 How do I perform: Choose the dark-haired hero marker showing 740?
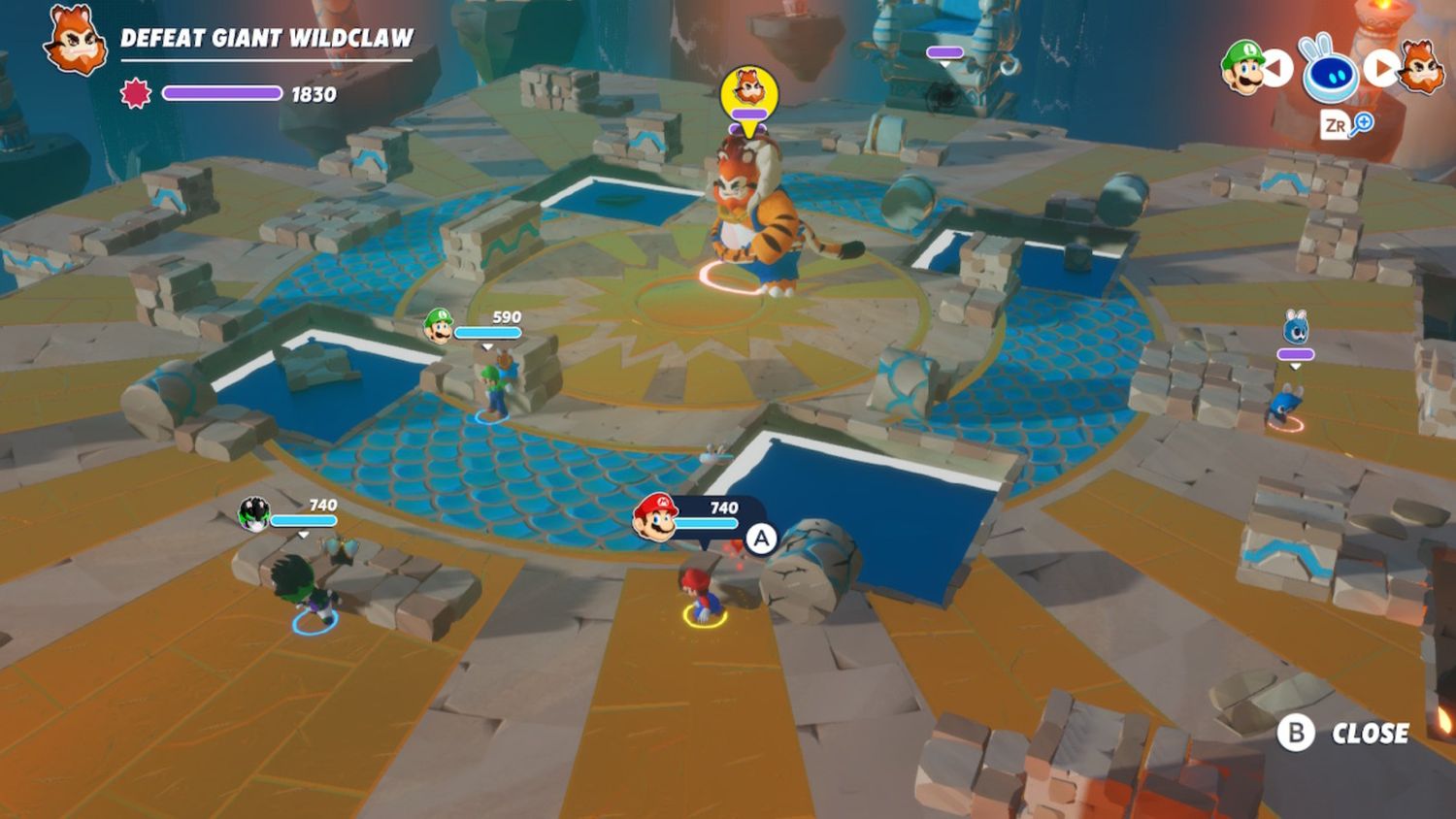254,514
